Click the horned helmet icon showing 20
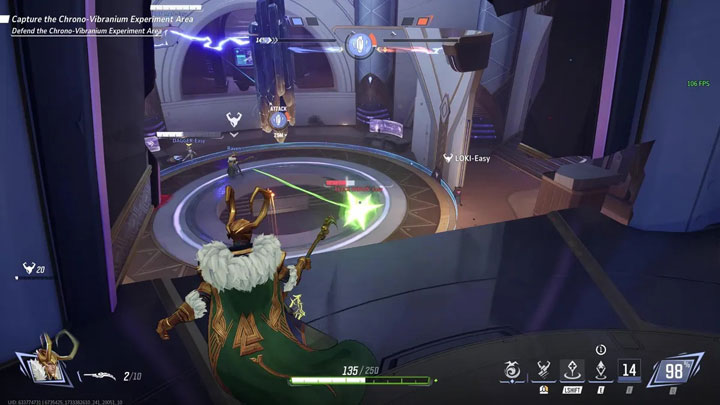The width and height of the screenshot is (720, 405). click(x=29, y=268)
